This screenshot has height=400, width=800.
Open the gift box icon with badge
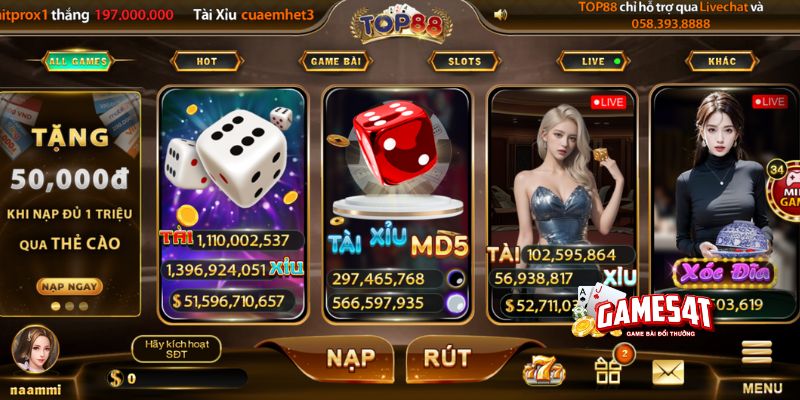(608, 370)
